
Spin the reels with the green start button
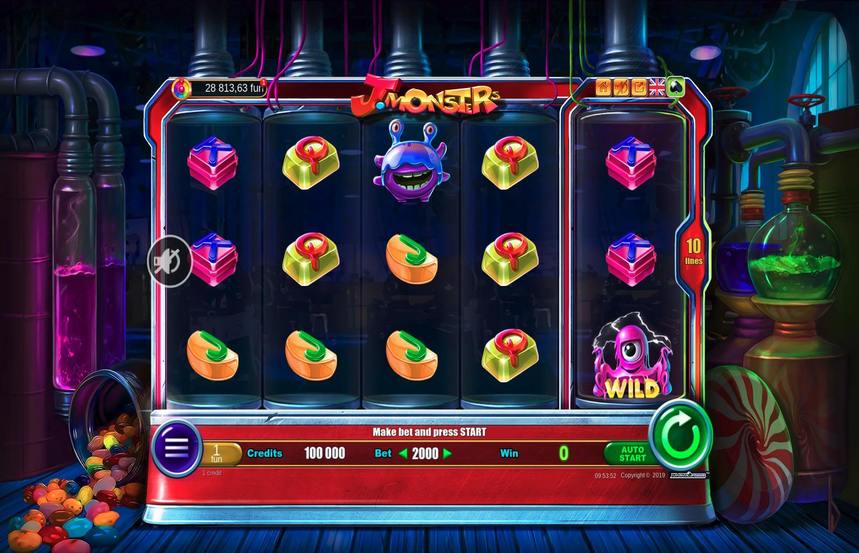click(x=680, y=436)
